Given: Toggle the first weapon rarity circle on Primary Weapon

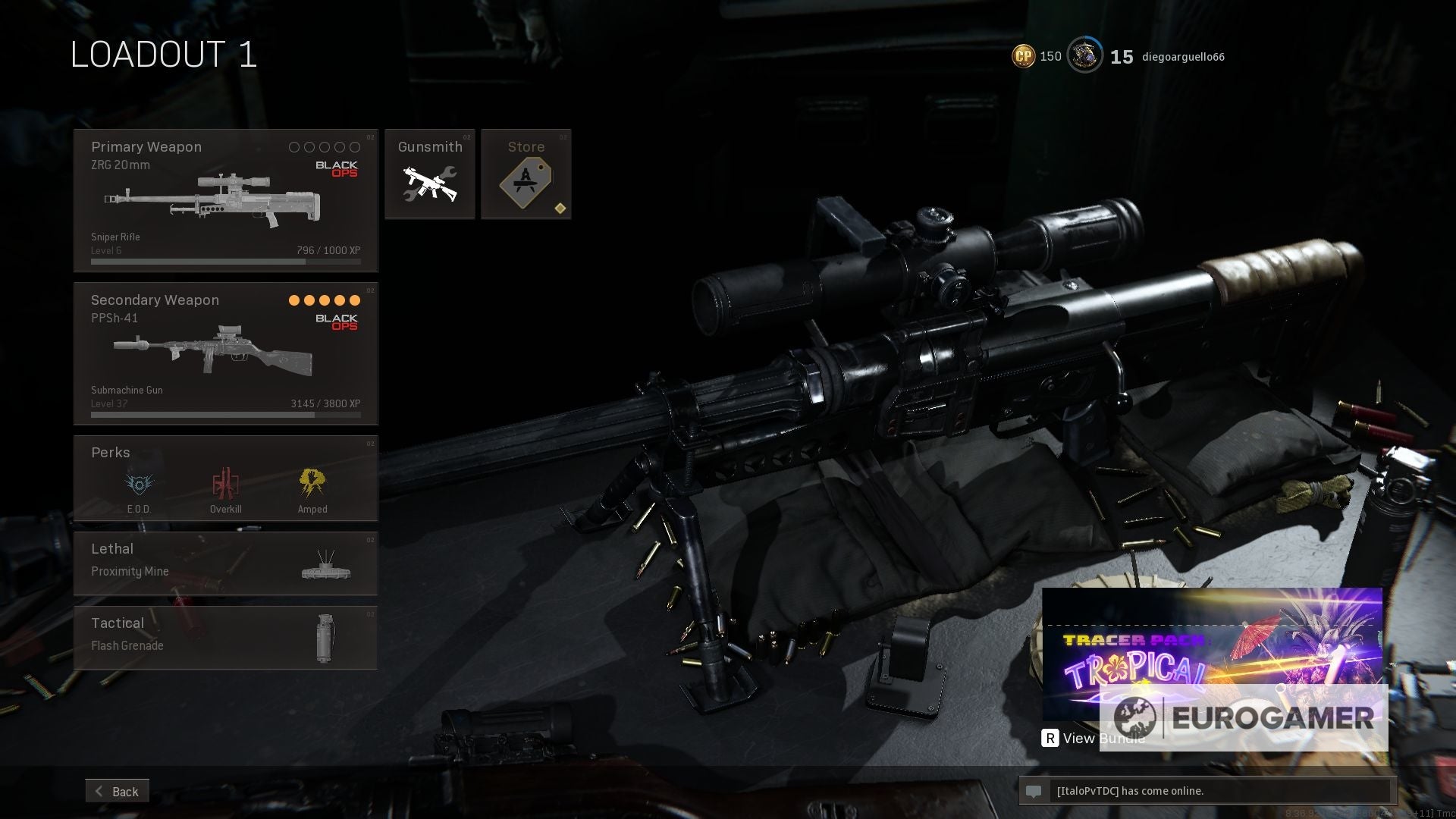Looking at the screenshot, I should click(293, 146).
